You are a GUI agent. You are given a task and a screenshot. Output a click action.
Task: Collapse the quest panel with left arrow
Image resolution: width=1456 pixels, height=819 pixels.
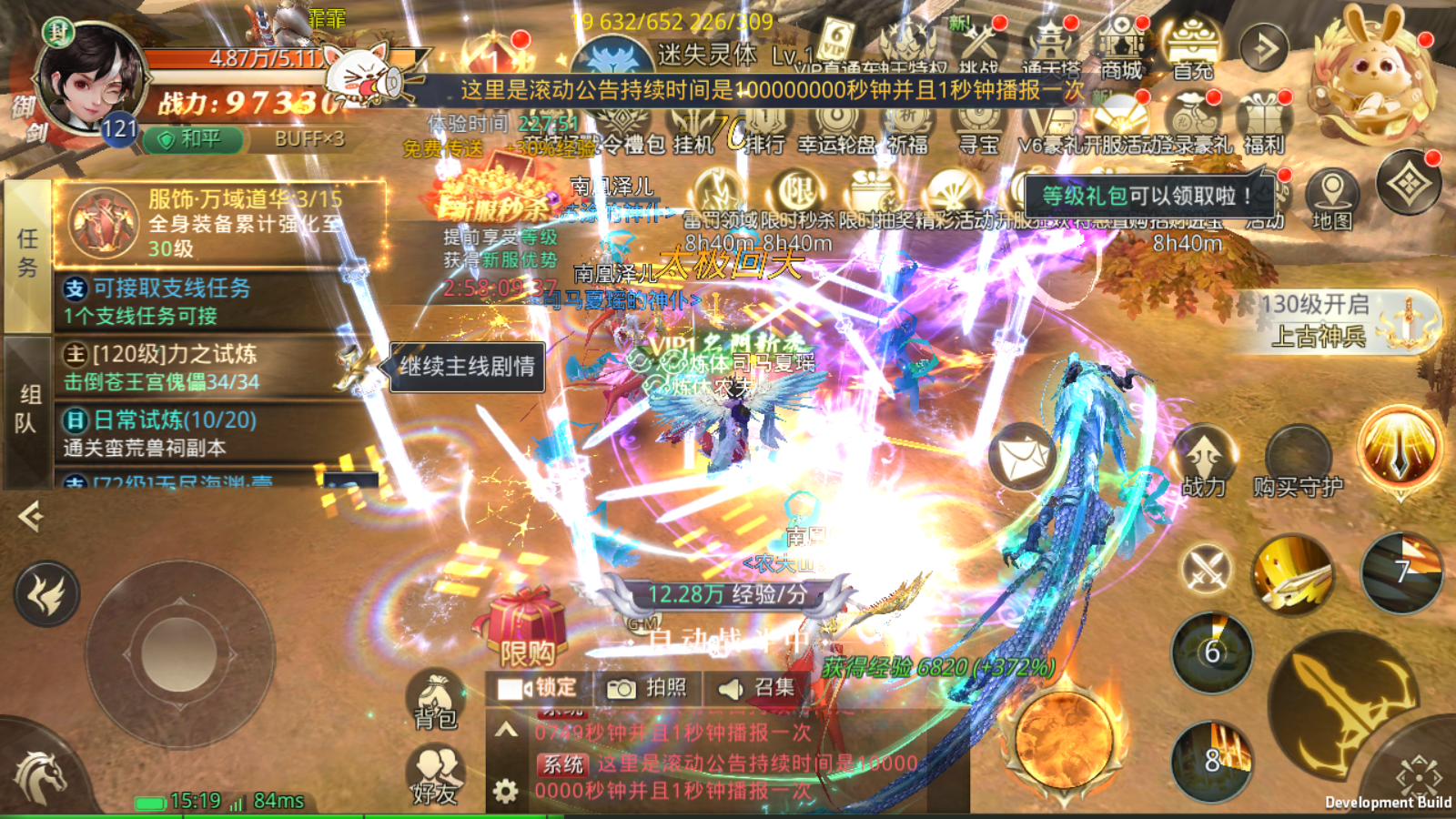tap(30, 517)
